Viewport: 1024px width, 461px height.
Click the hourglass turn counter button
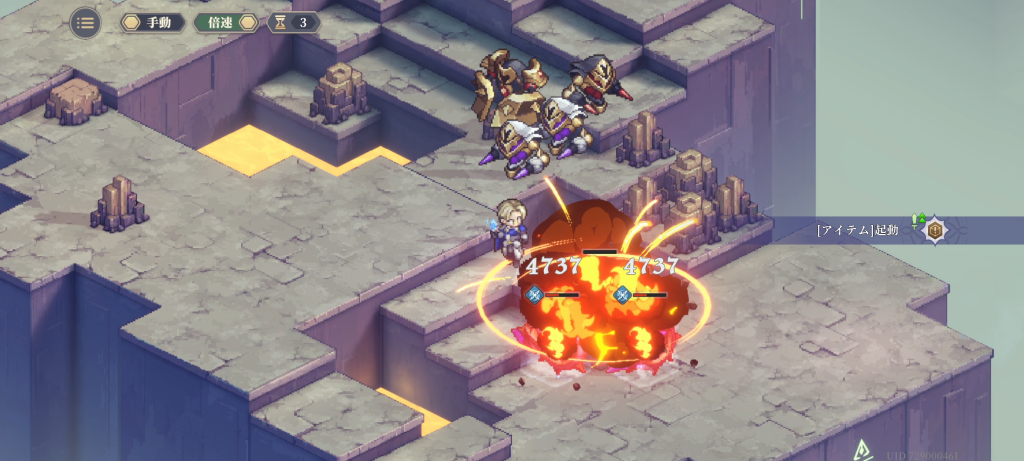pos(292,22)
